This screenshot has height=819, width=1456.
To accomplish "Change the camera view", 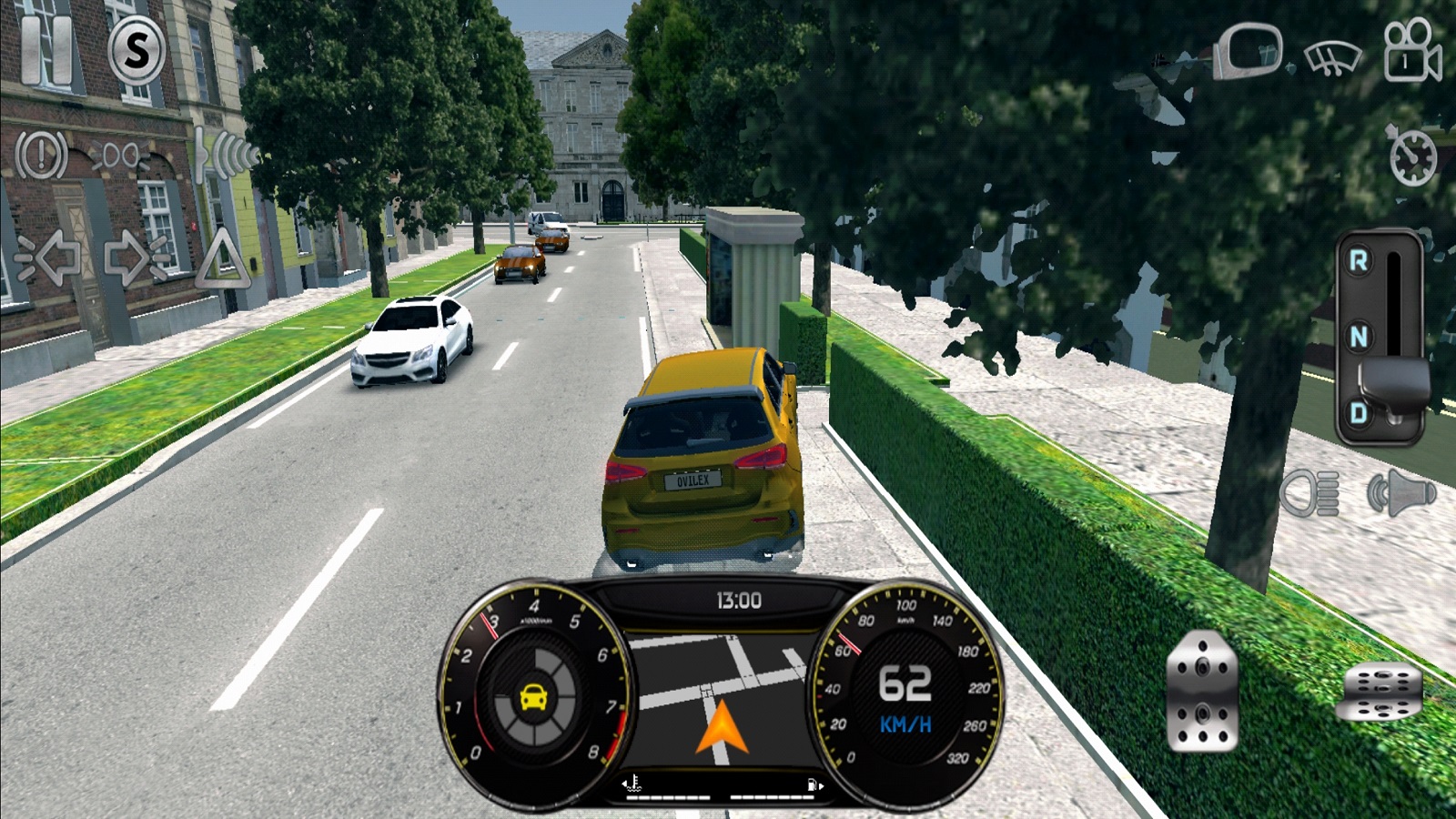I will click(1411, 51).
